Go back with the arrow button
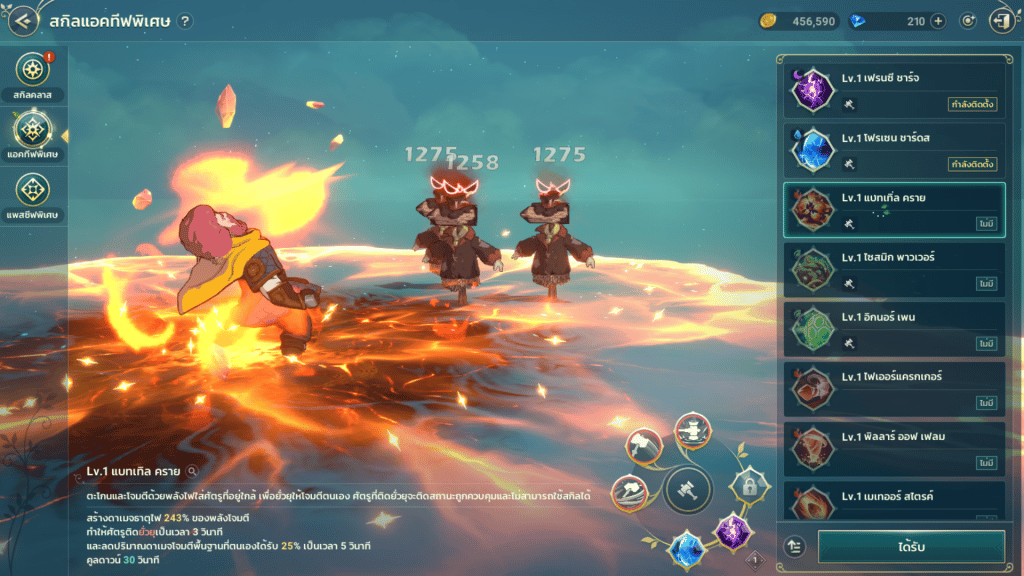1024x576 pixels. pos(23,21)
